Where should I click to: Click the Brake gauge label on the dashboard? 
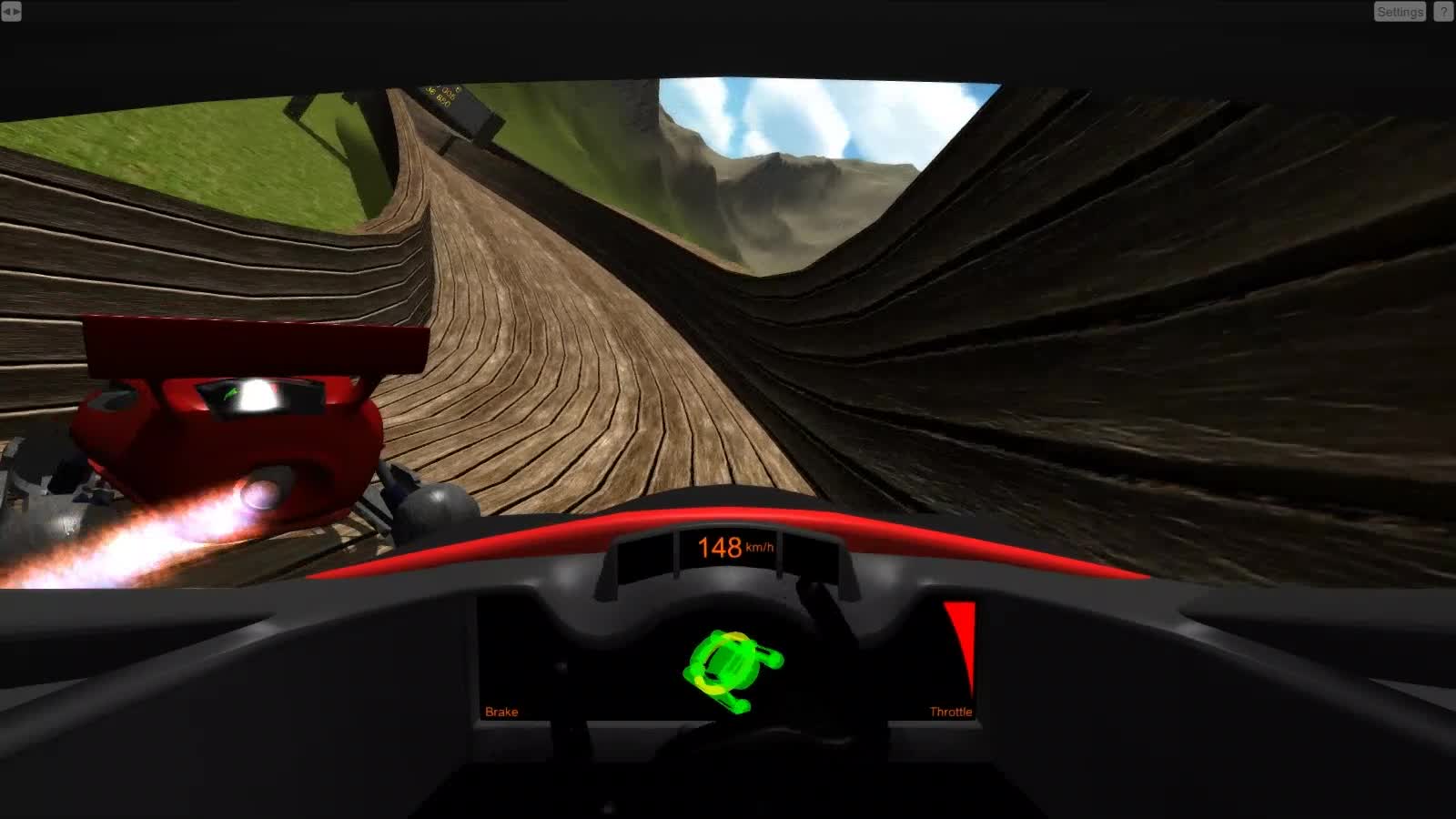(501, 711)
